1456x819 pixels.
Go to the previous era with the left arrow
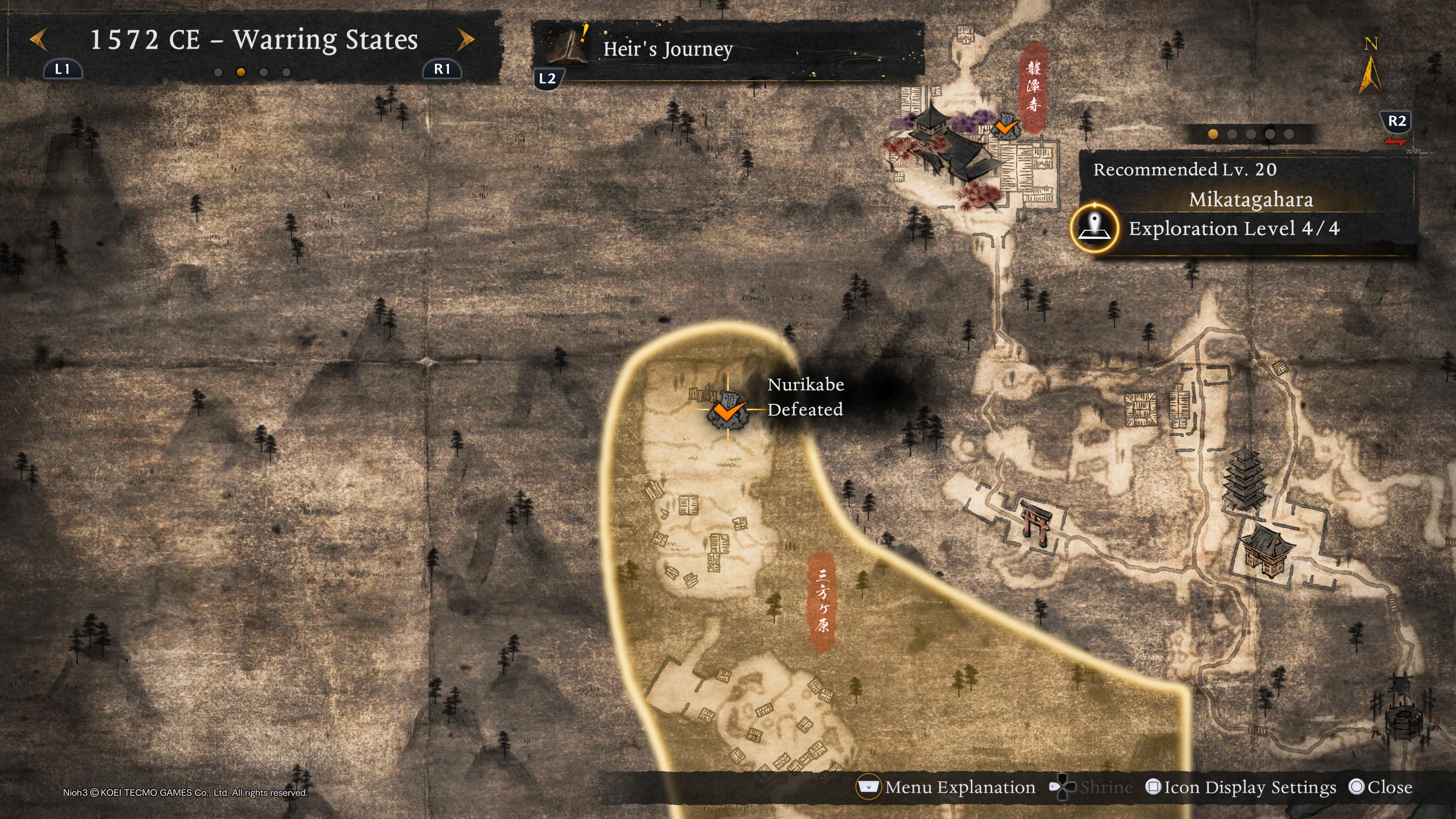38,39
